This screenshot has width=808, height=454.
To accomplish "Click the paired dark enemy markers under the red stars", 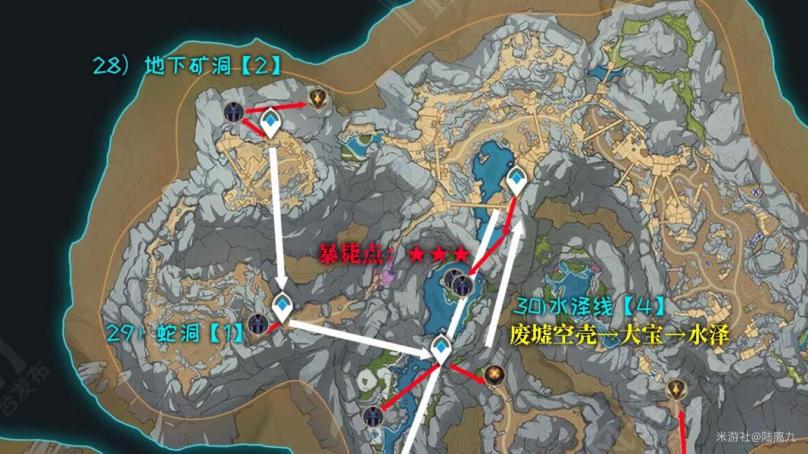I will [x=460, y=287].
